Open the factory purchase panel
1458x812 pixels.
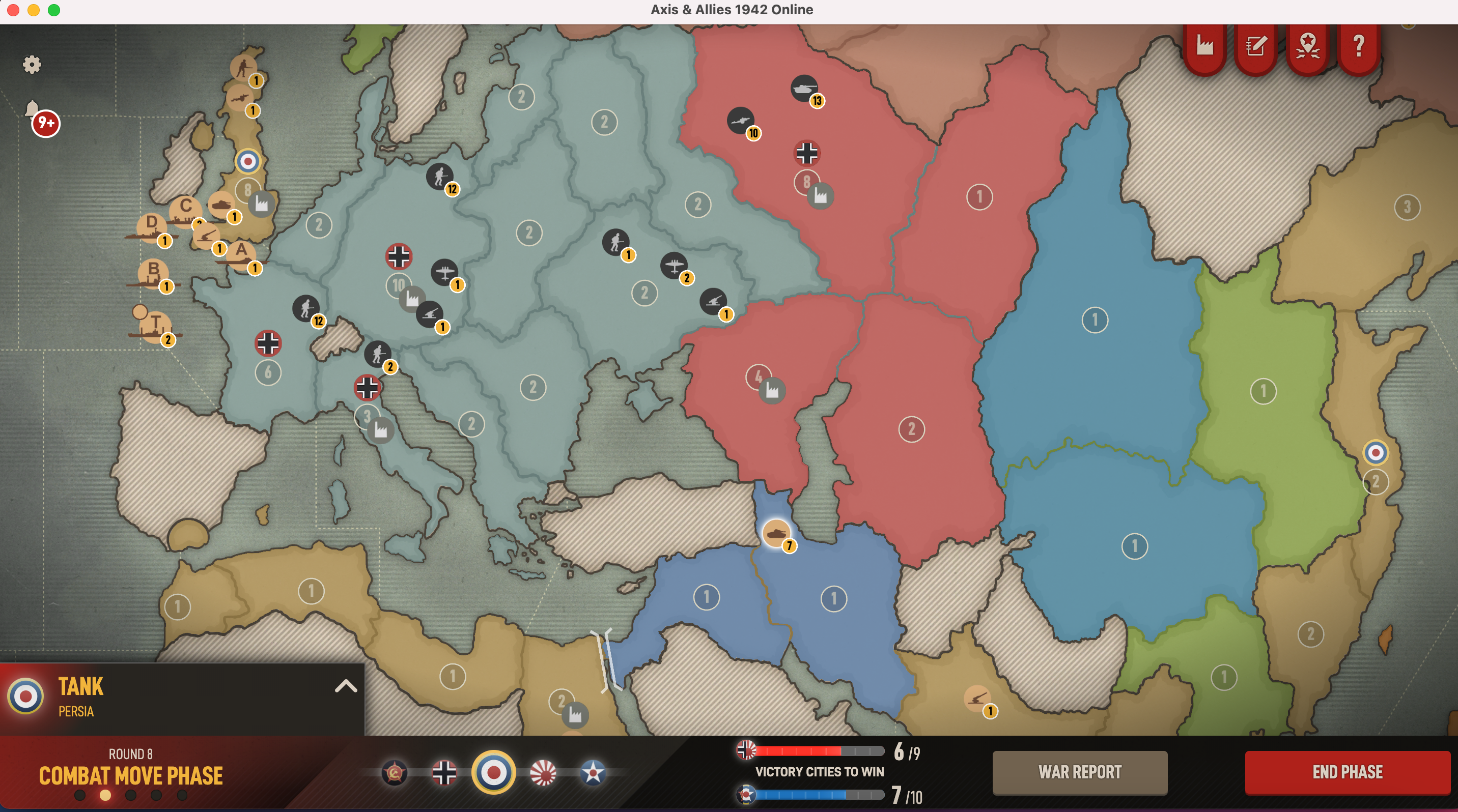tap(1204, 45)
